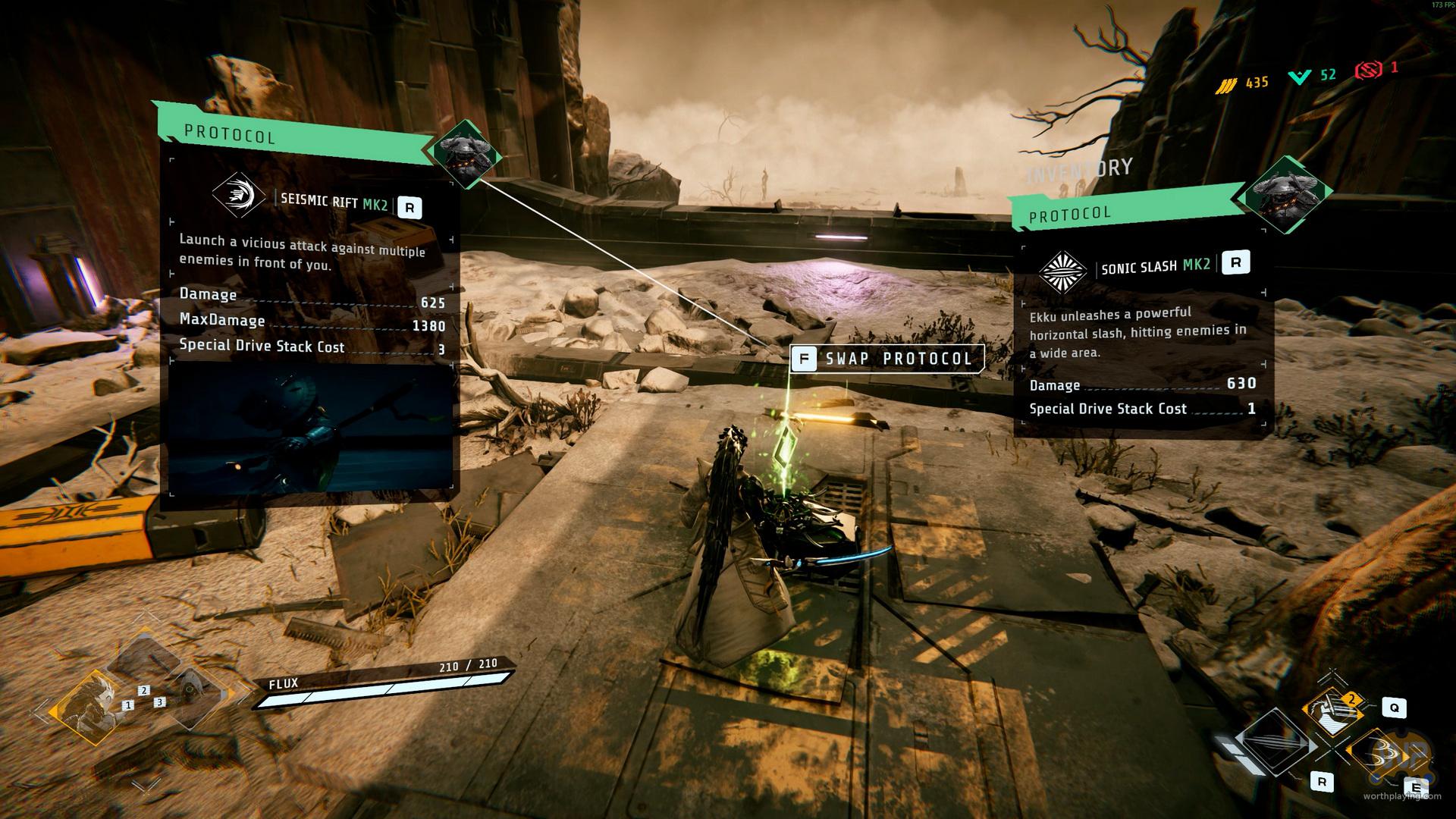View the Seismic Rift preview video thumbnail
The height and width of the screenshot is (819, 1456).
pyautogui.click(x=309, y=428)
